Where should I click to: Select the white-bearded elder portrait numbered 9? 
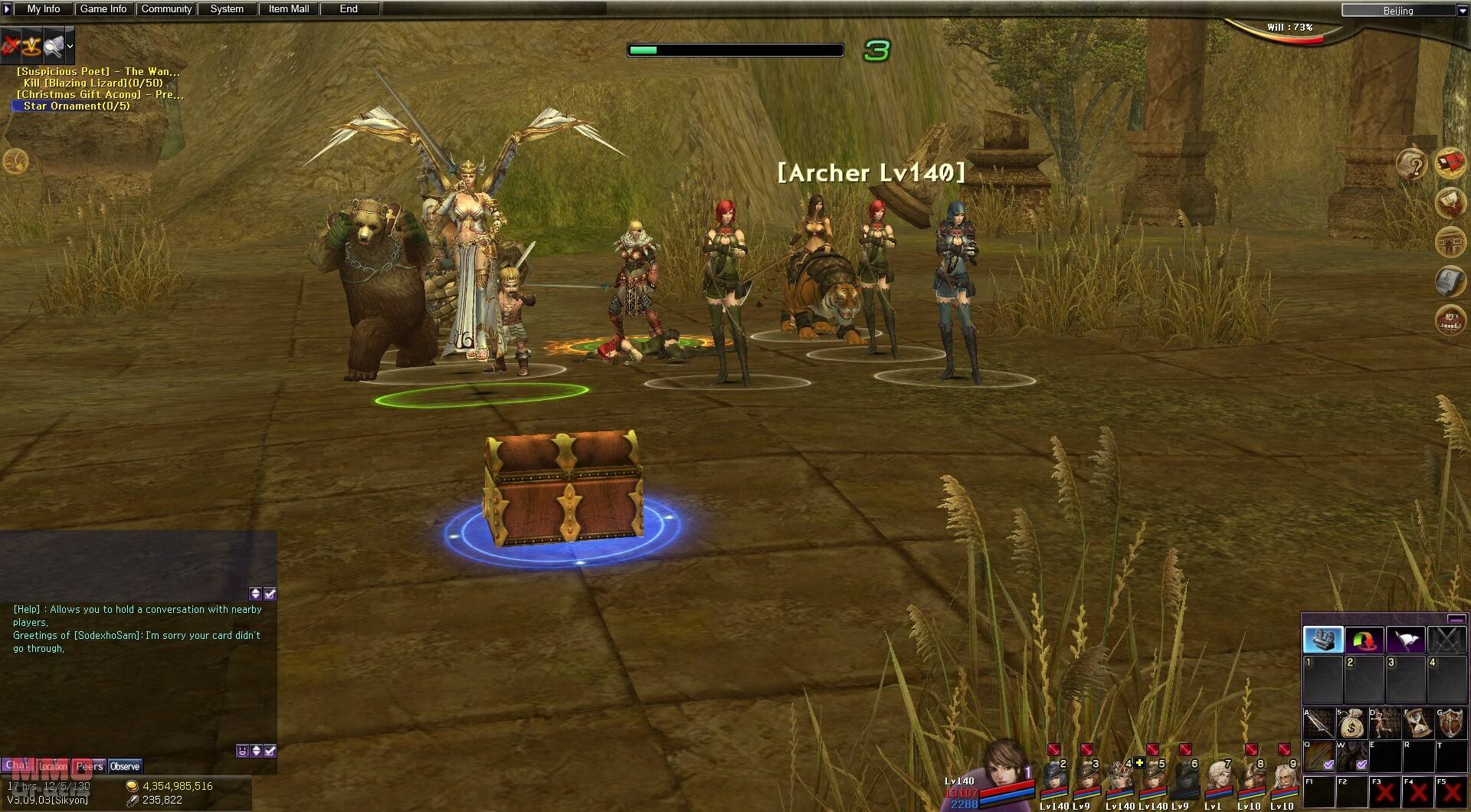(1282, 781)
